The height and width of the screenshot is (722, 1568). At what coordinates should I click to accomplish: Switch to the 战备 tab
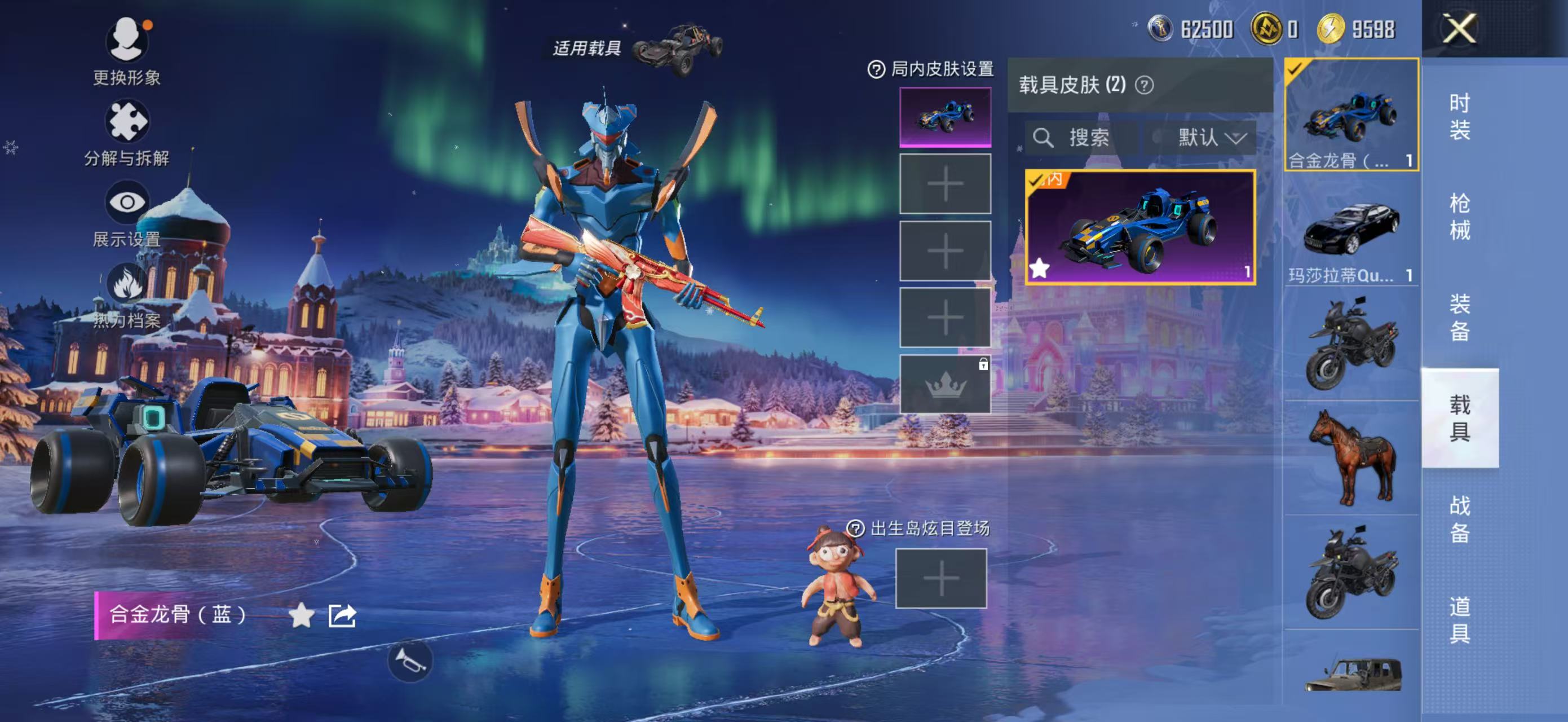click(x=1460, y=519)
